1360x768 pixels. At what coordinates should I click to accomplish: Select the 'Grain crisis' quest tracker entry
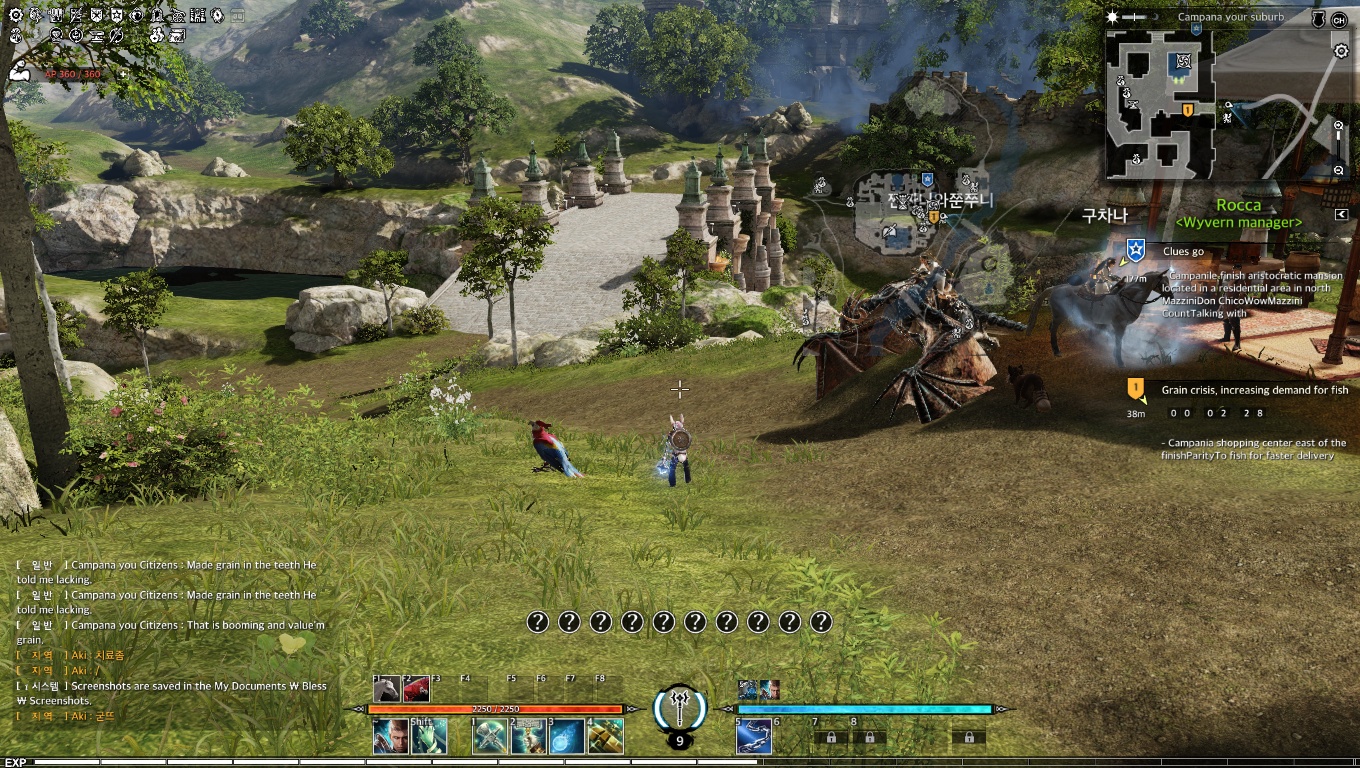click(x=1254, y=390)
